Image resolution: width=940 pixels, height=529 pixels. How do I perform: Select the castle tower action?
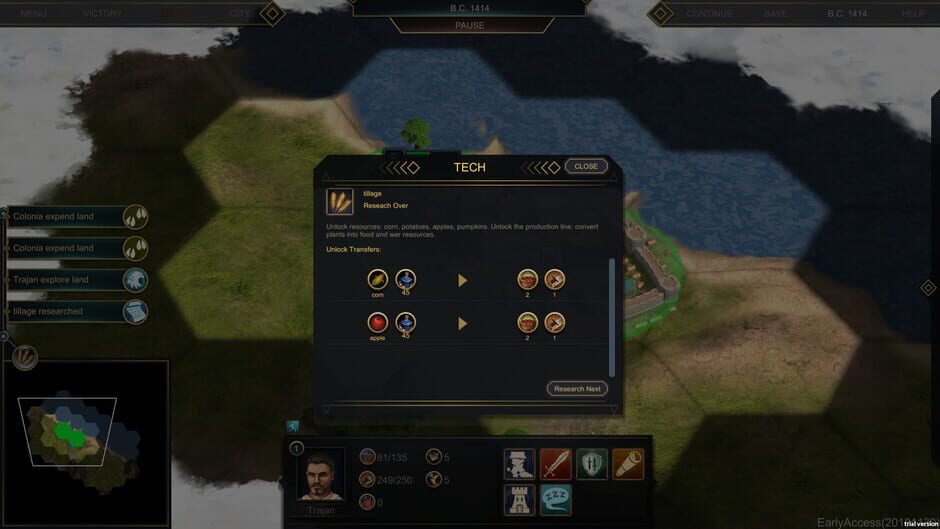tap(520, 499)
